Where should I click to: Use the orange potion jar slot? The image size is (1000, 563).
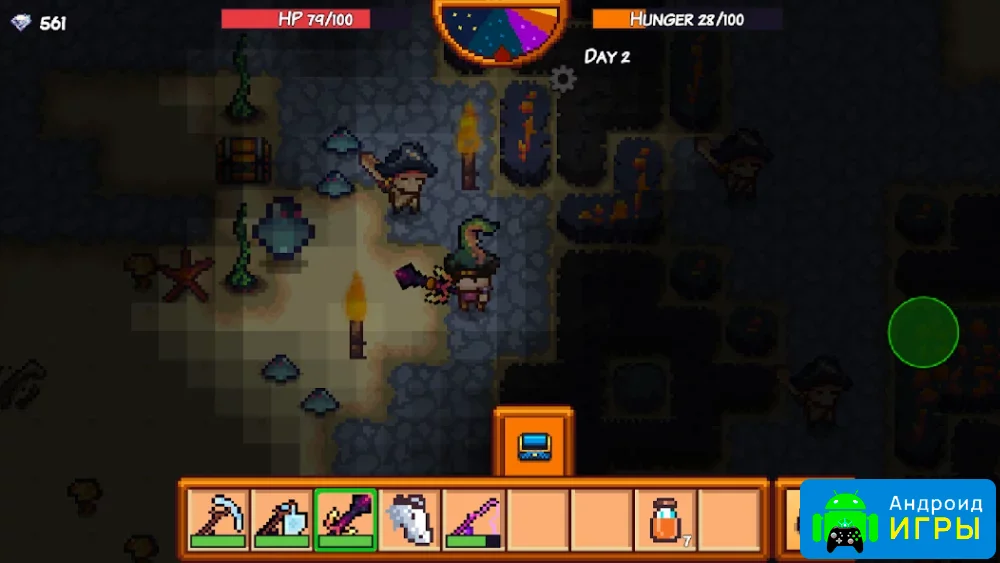click(665, 519)
